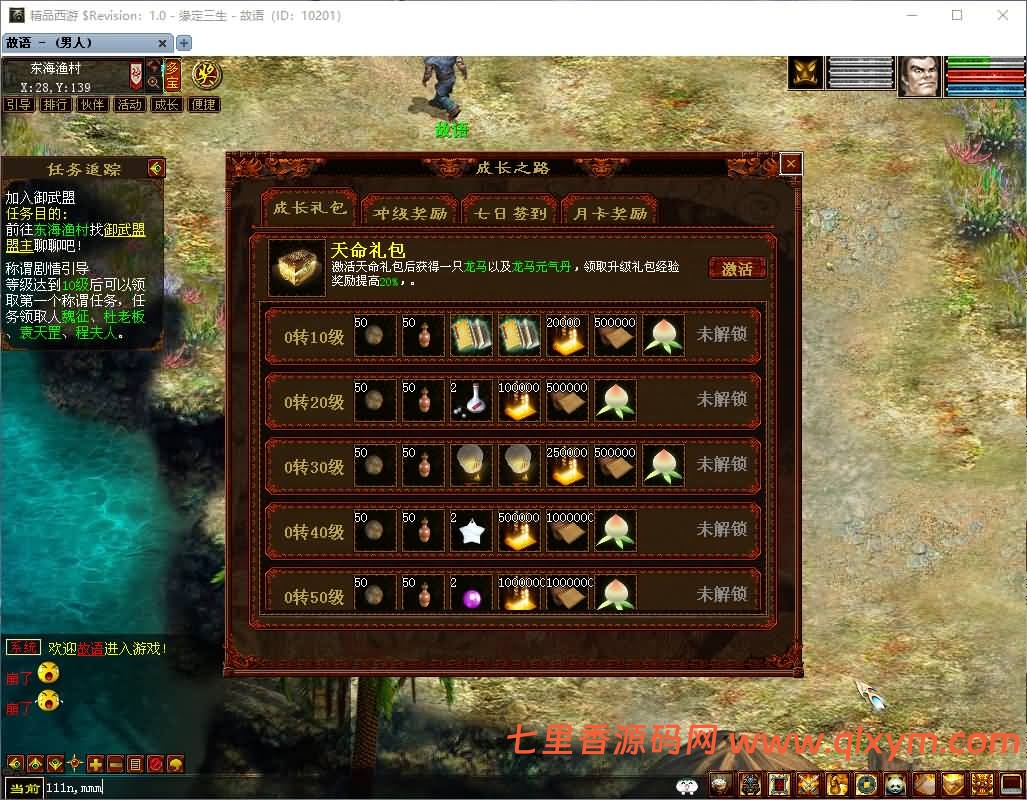Activate the 天命礼包 with the 激活 button

pos(737,268)
